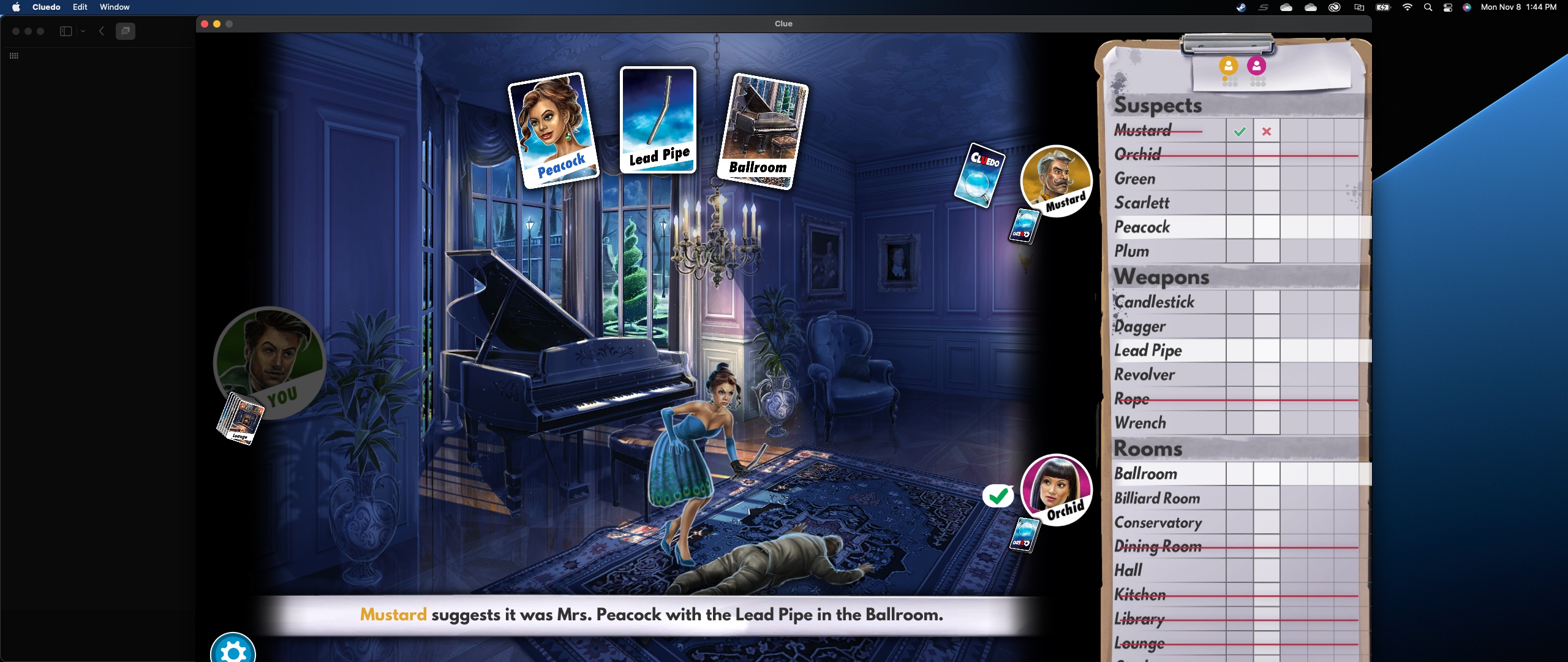The height and width of the screenshot is (662, 1568).
Task: Toggle the red X in Mustard's row
Action: 1267,131
